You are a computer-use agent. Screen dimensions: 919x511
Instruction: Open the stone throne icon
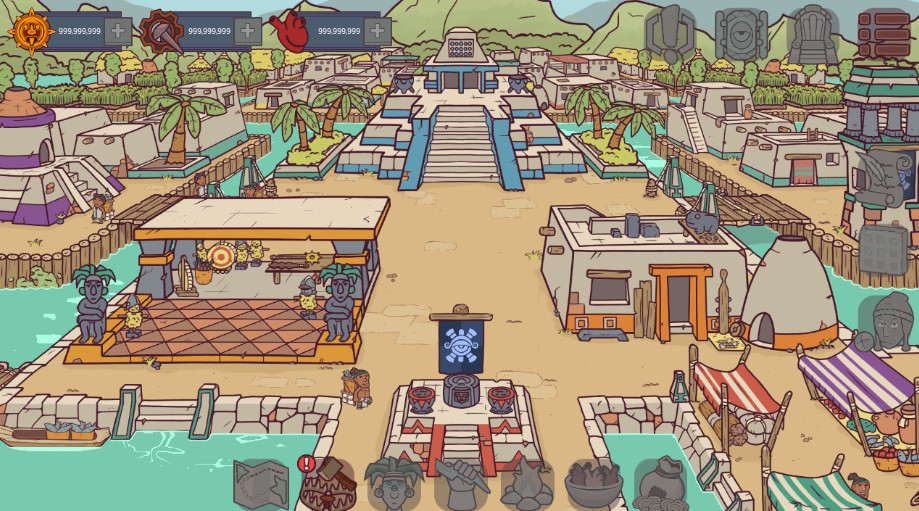click(812, 34)
